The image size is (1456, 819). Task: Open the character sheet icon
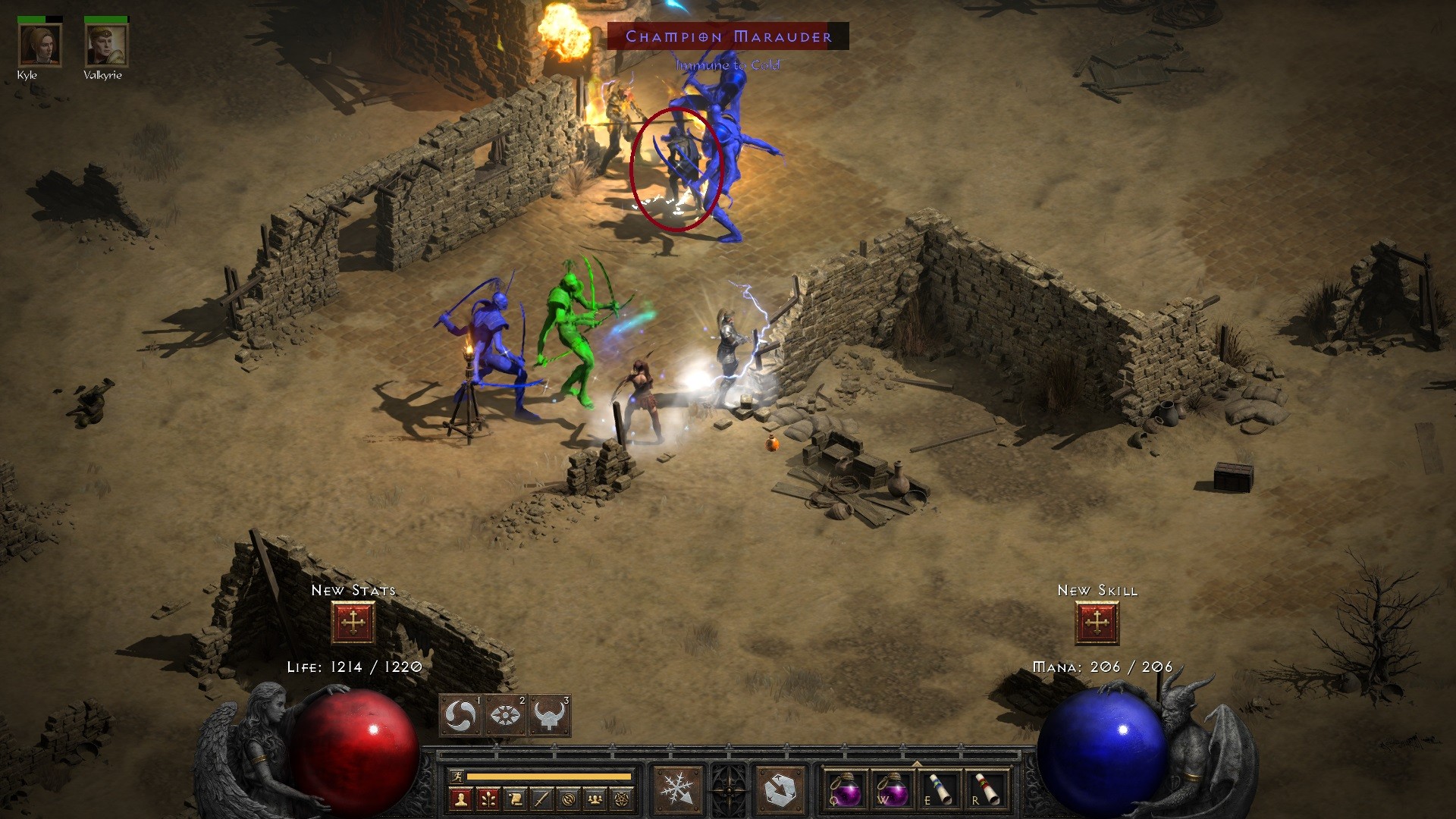pyautogui.click(x=460, y=799)
